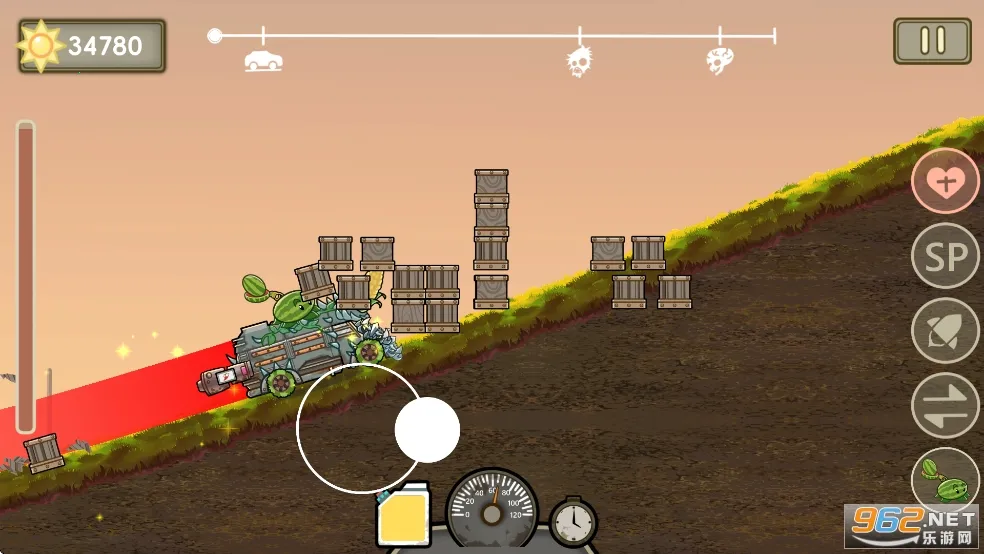Pause the game
This screenshot has height=554, width=984.
click(x=932, y=41)
